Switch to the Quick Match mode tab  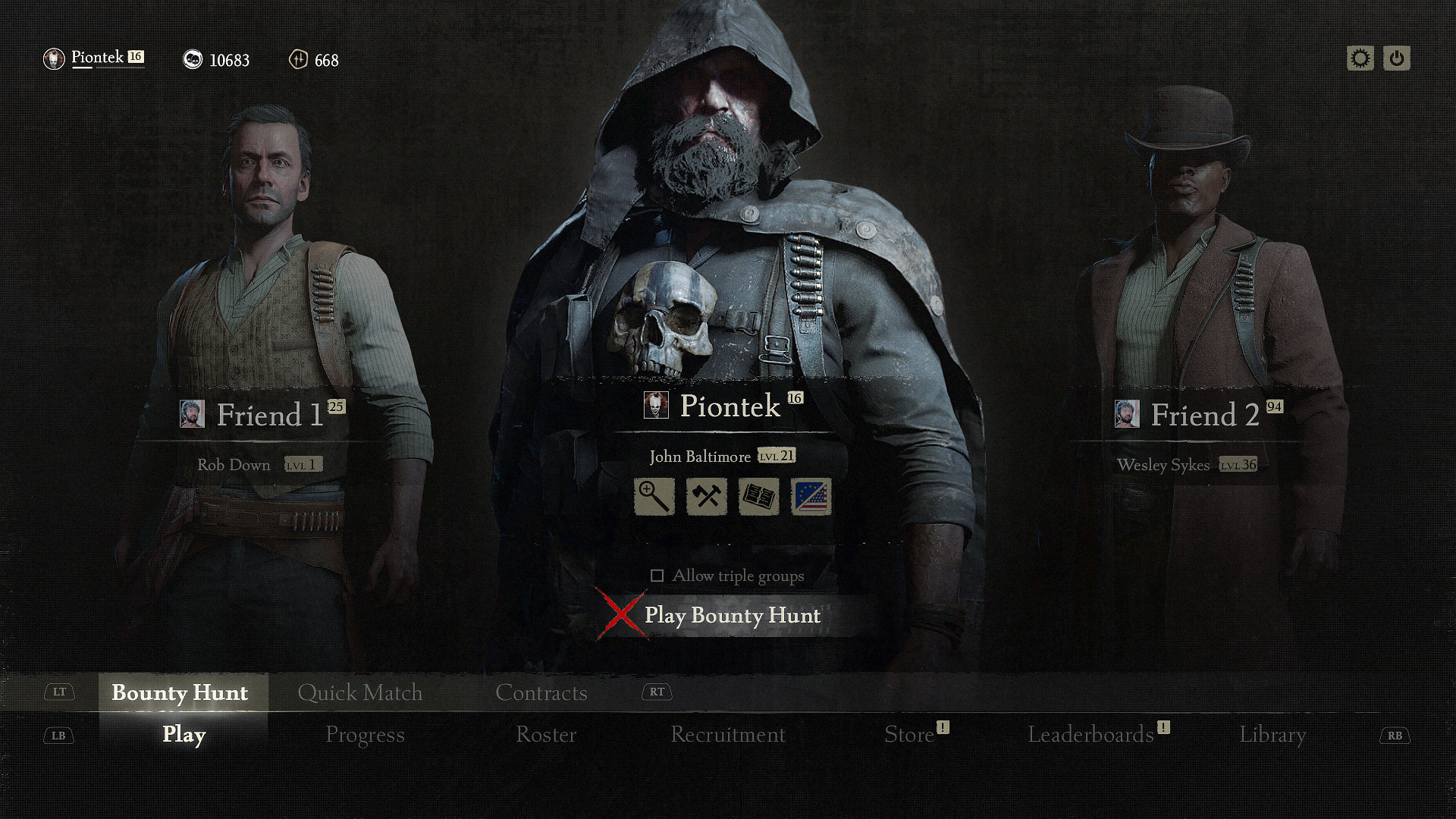359,692
